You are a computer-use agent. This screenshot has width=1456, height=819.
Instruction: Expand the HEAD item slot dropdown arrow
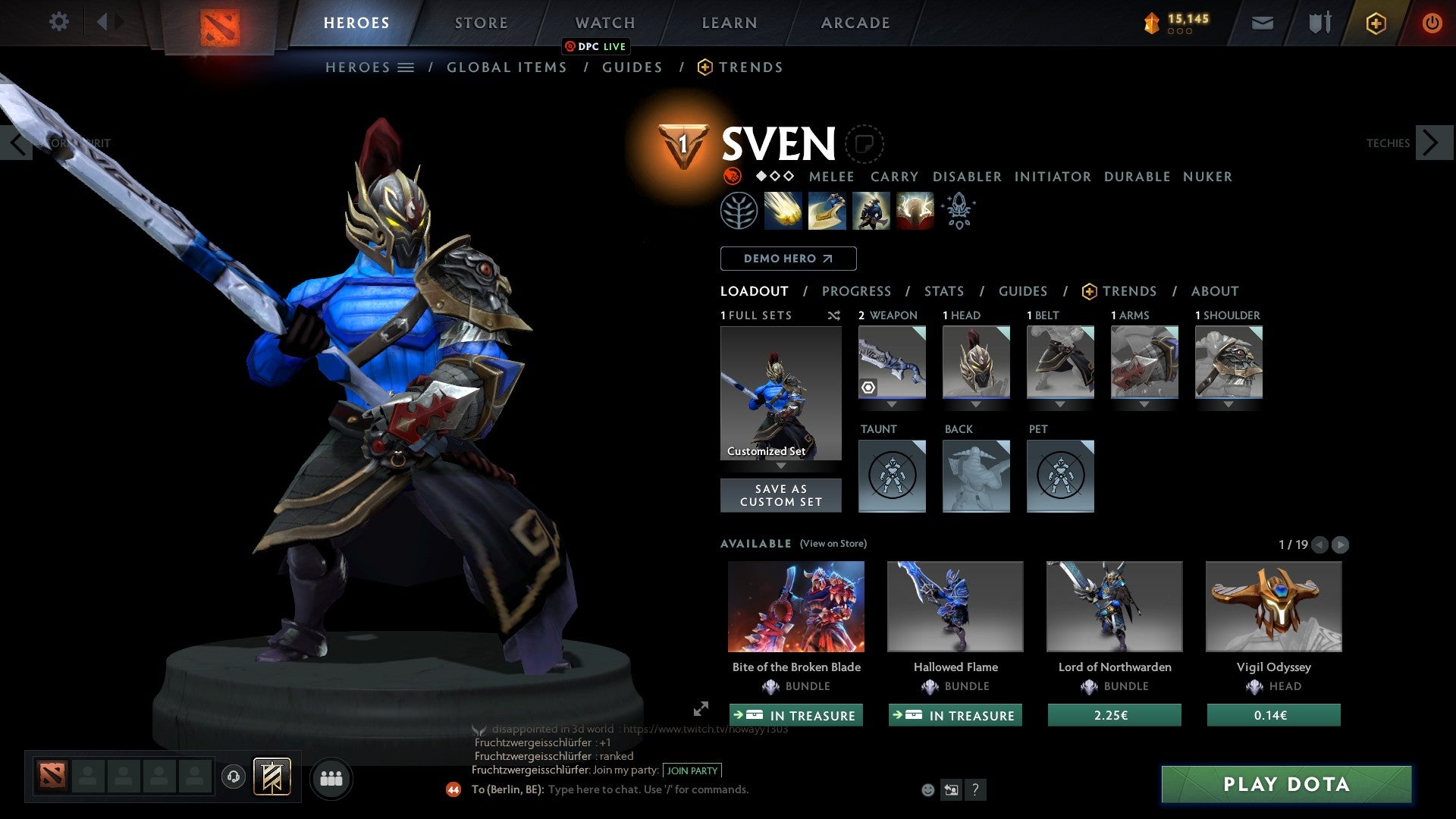[976, 404]
